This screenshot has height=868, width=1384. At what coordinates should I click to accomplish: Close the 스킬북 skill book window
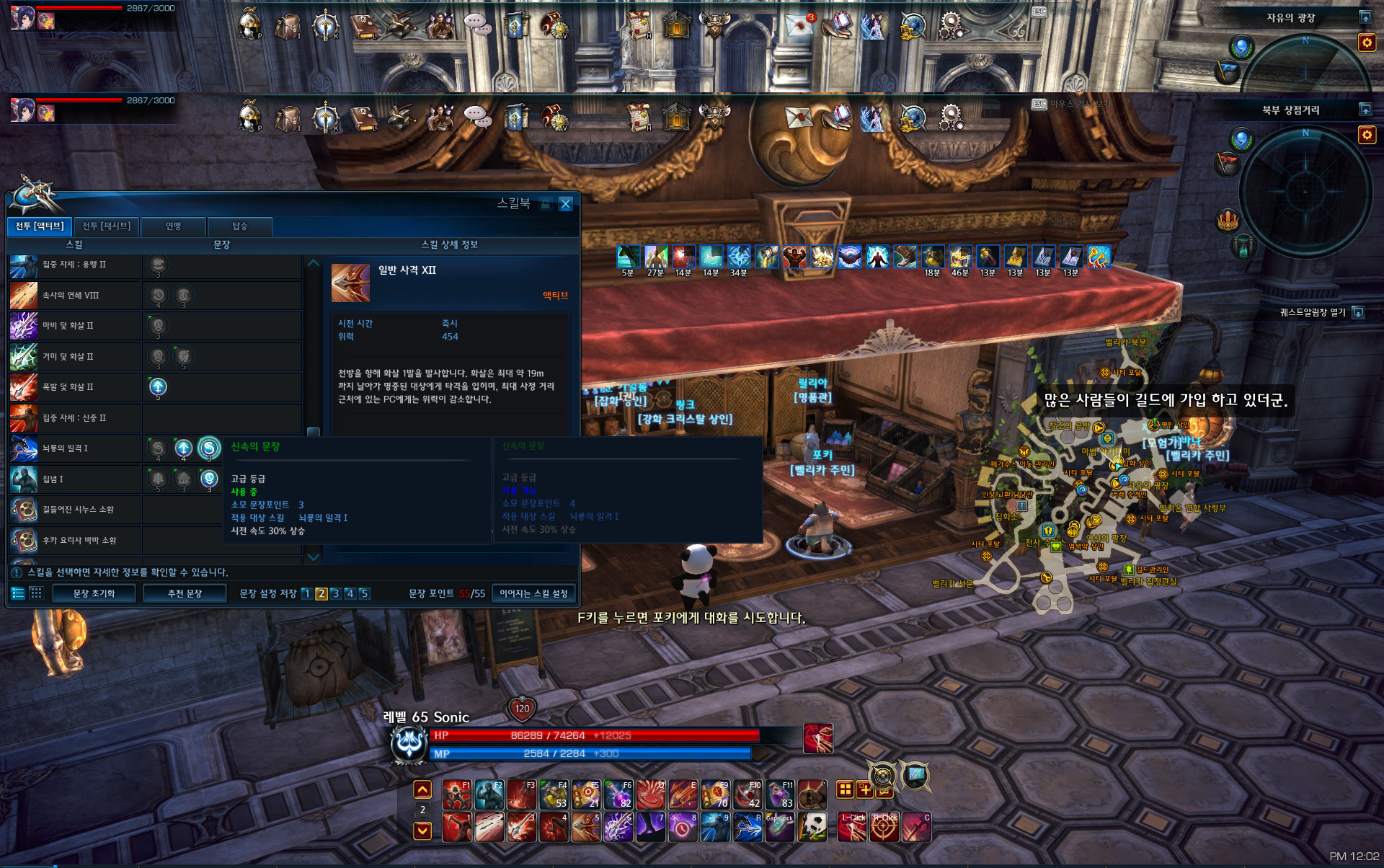566,204
